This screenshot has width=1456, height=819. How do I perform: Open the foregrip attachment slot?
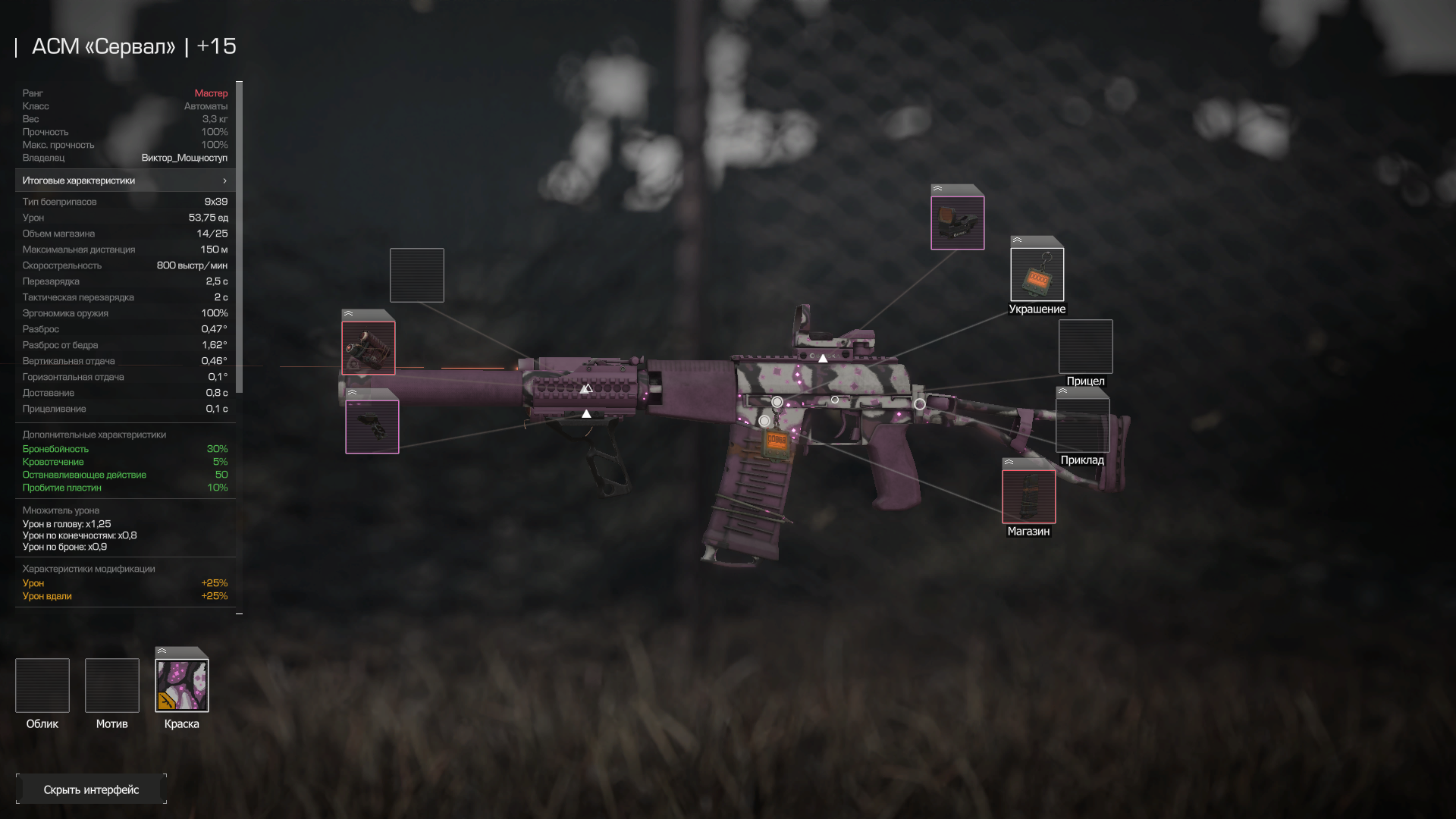[x=372, y=427]
